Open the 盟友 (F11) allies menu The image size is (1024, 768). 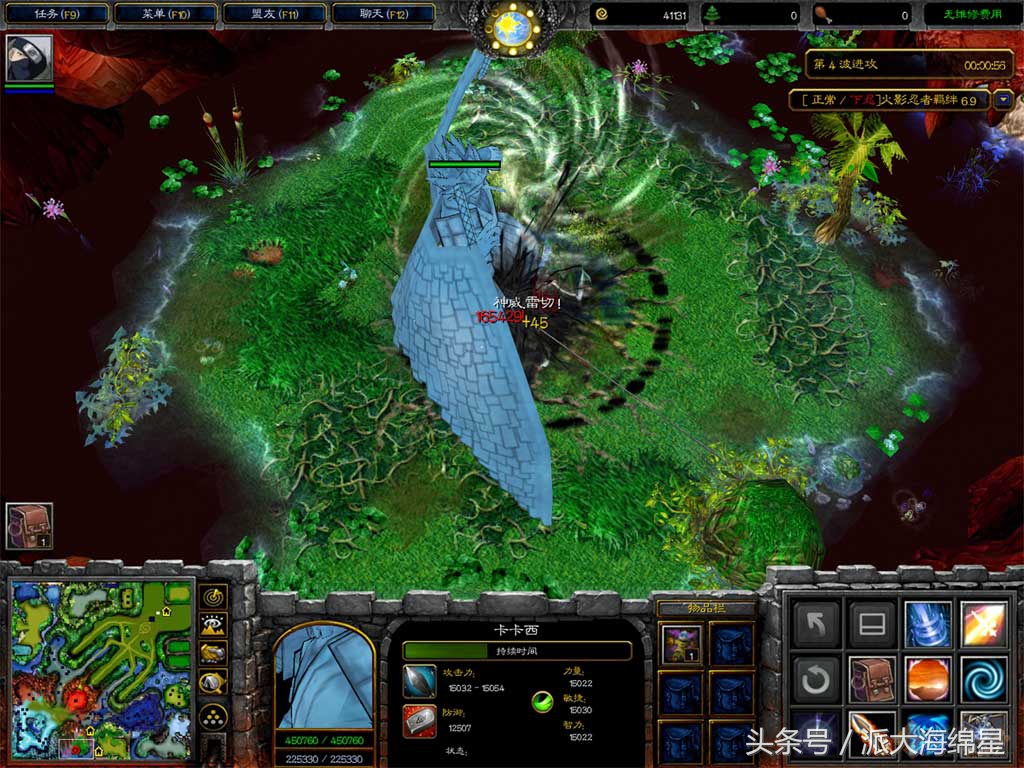coord(273,14)
